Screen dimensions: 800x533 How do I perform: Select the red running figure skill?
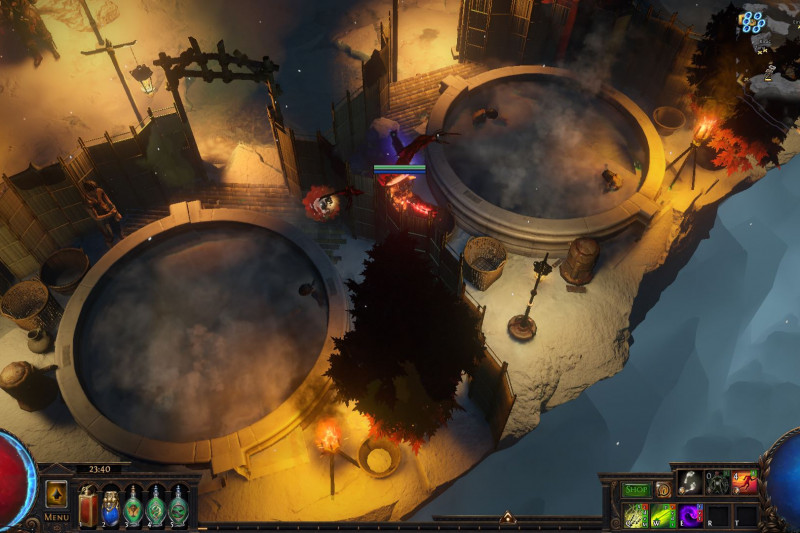pyautogui.click(x=744, y=482)
